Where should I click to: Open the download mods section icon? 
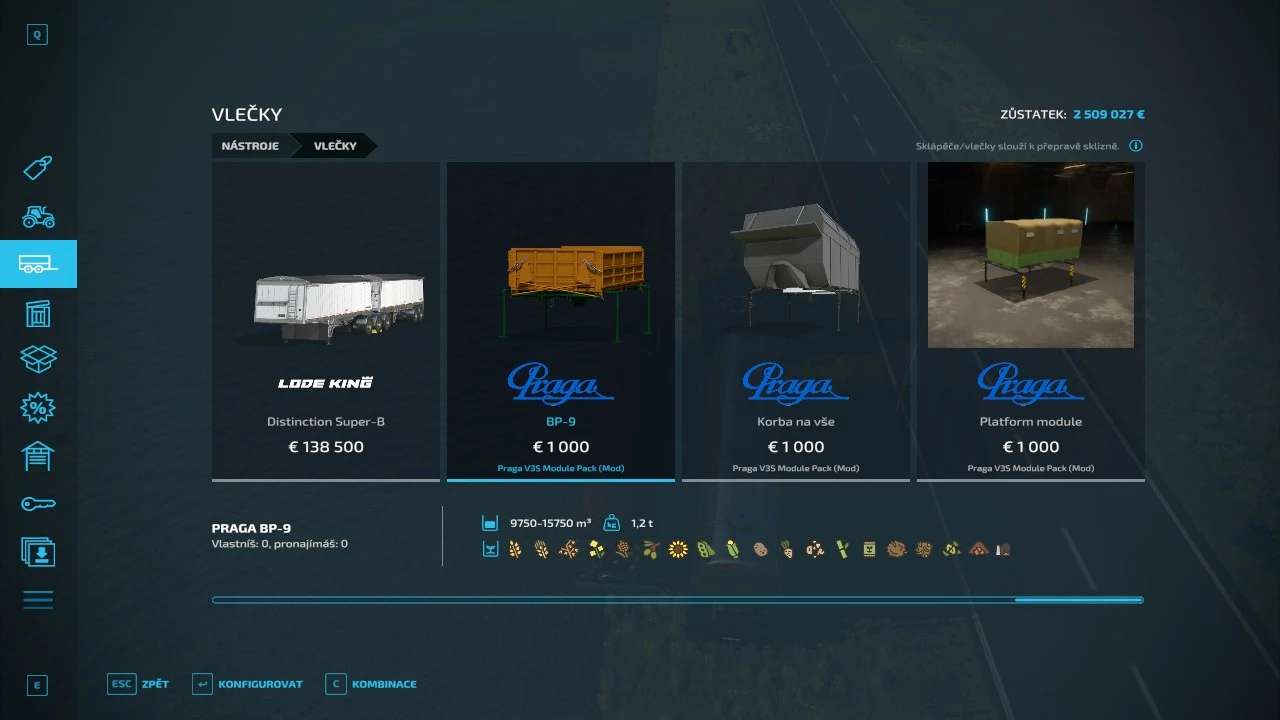(38, 552)
